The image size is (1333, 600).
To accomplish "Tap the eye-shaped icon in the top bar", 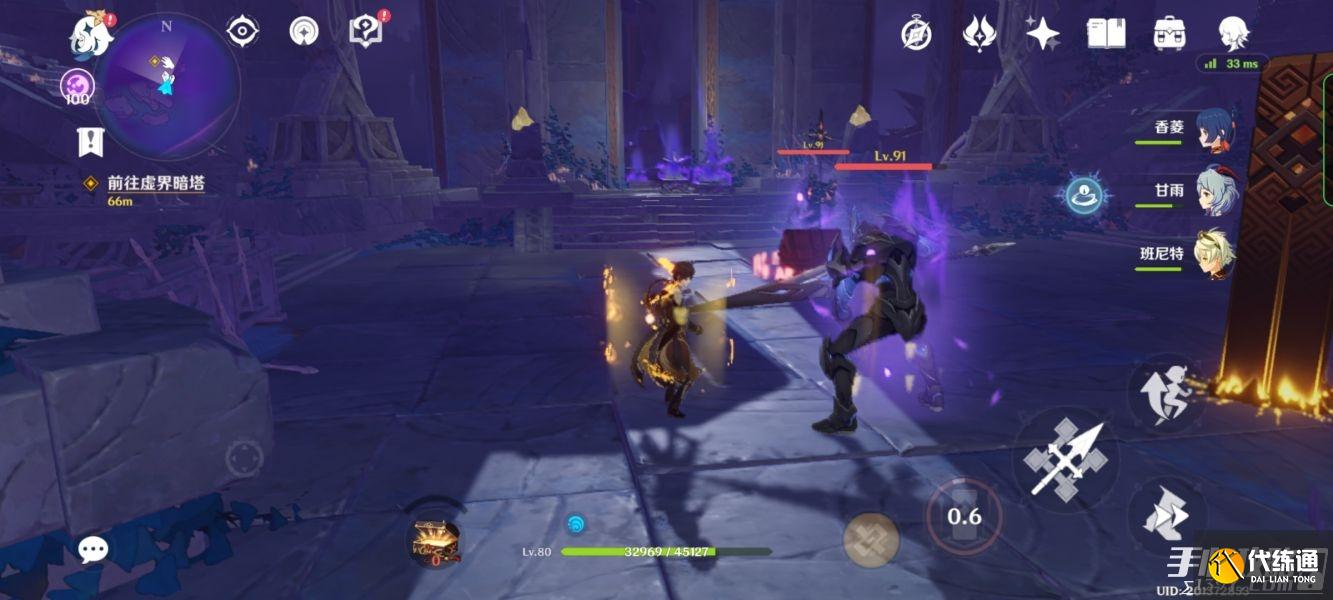I will click(x=243, y=32).
